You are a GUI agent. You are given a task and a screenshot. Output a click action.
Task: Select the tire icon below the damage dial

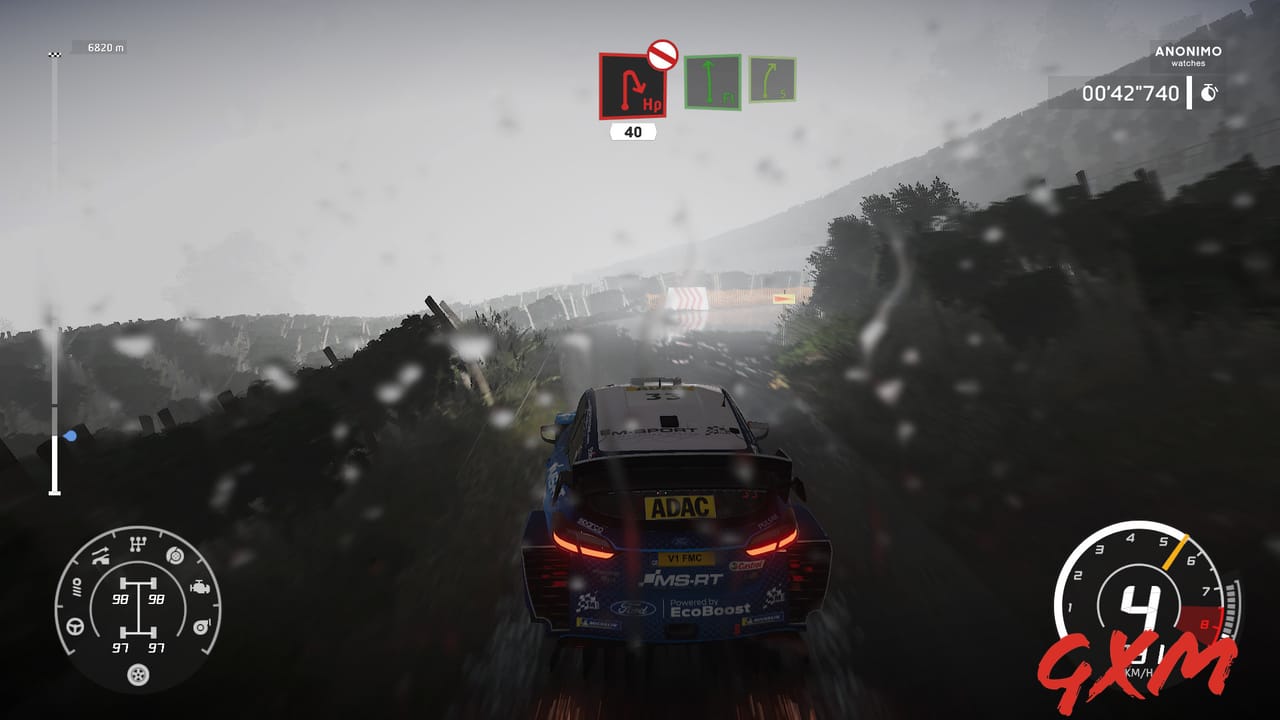(x=137, y=675)
